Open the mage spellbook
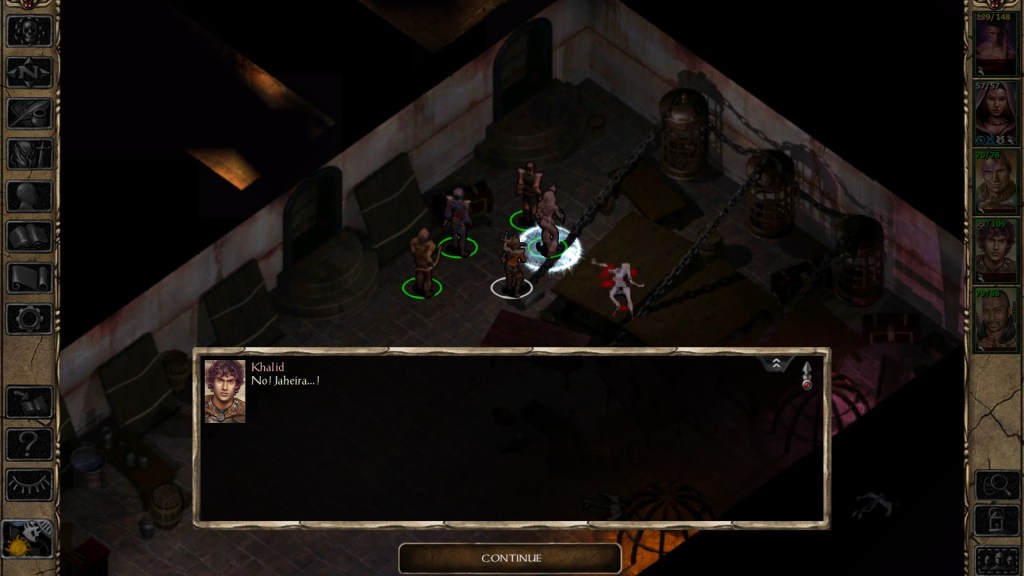The height and width of the screenshot is (576, 1024). coord(29,236)
